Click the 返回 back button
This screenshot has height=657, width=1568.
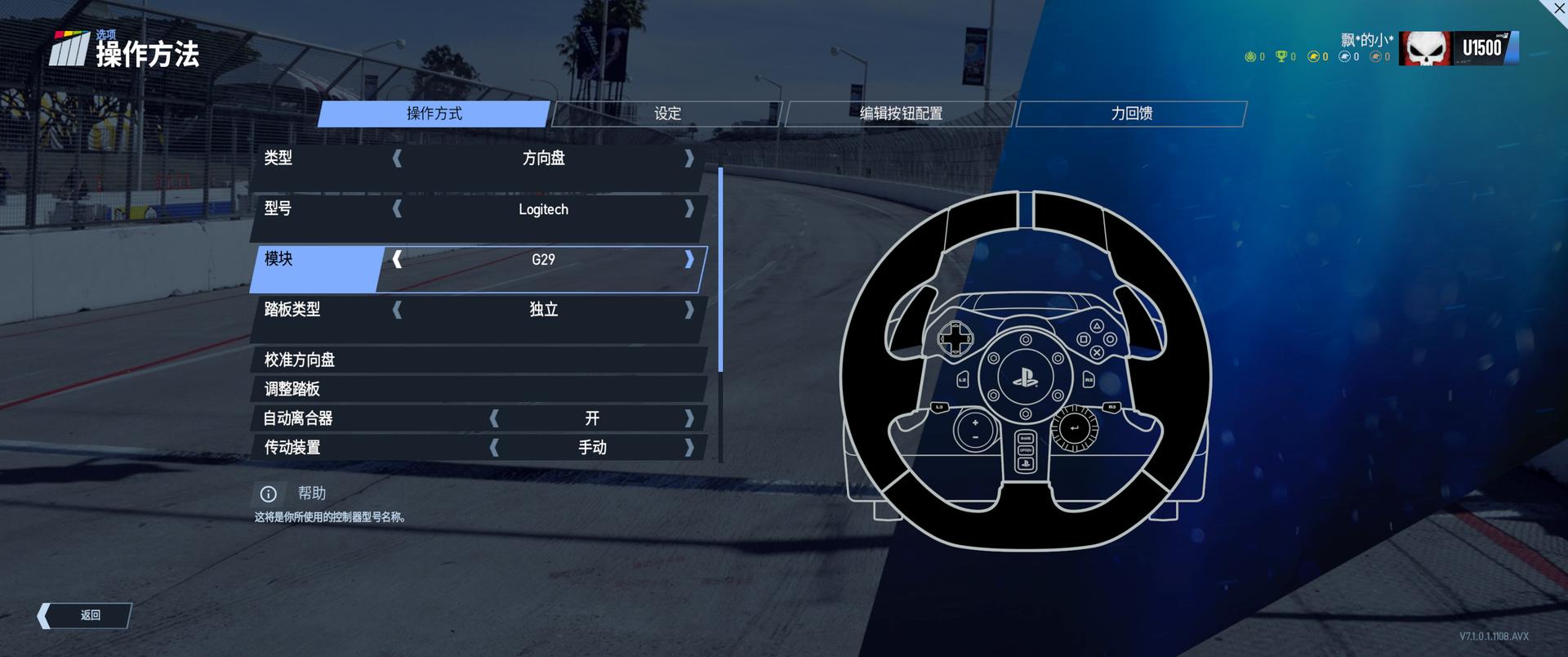(x=85, y=615)
